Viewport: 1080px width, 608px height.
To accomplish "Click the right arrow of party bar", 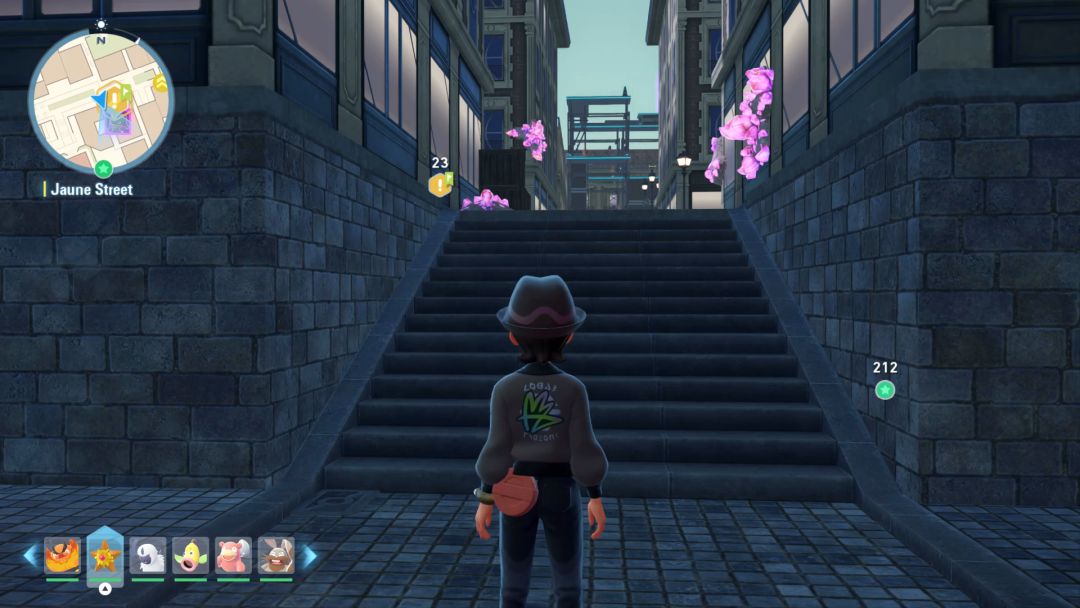I will 309,555.
